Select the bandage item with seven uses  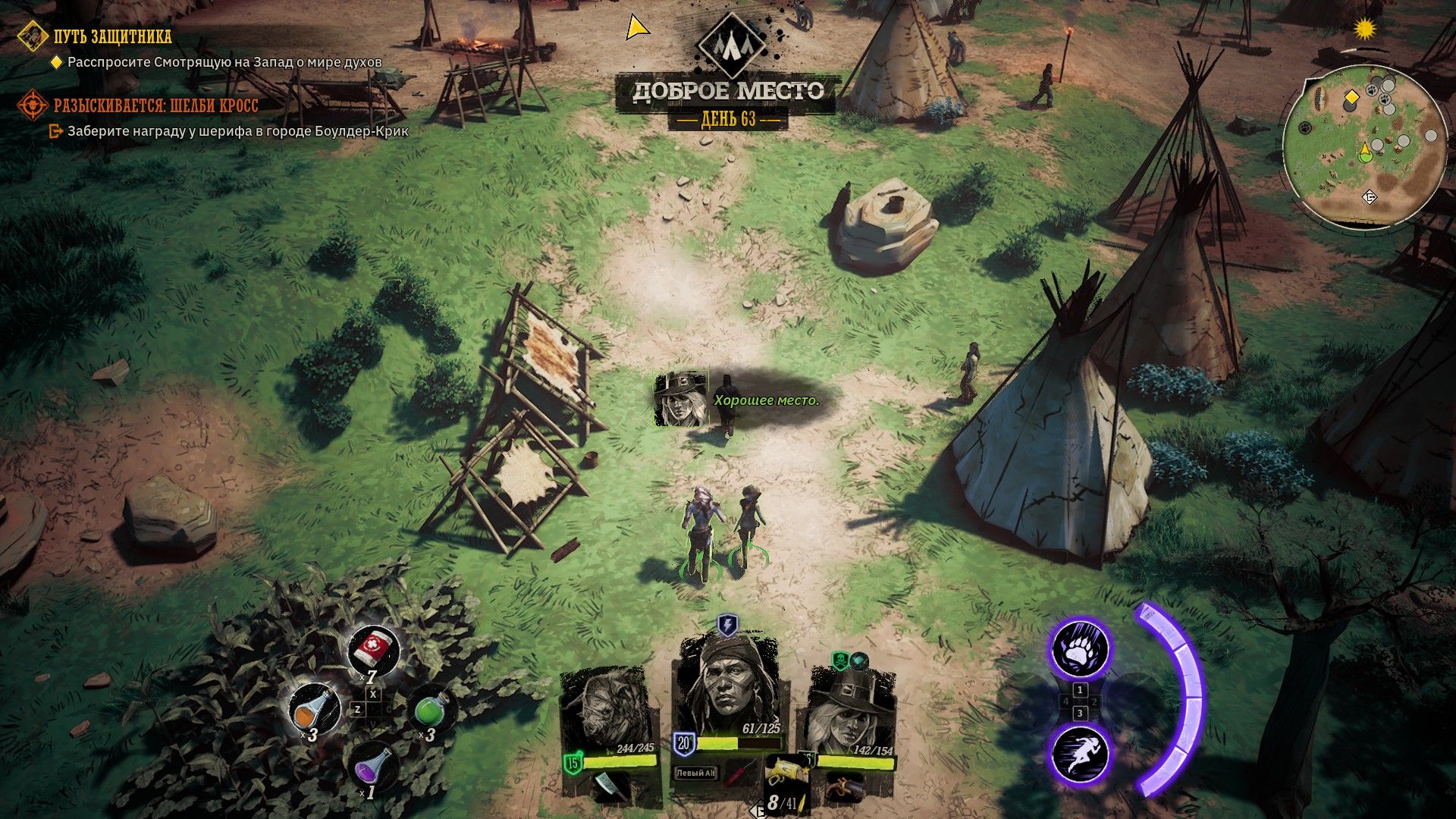pos(373,650)
